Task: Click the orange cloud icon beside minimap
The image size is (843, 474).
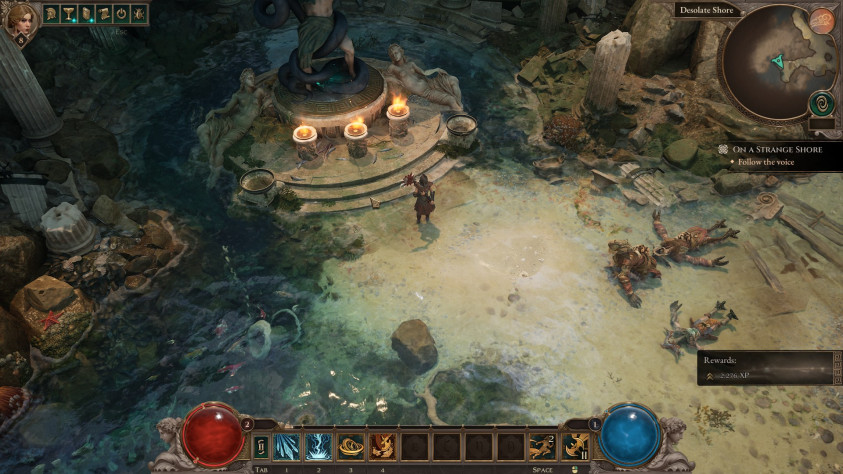Action: pos(822,21)
